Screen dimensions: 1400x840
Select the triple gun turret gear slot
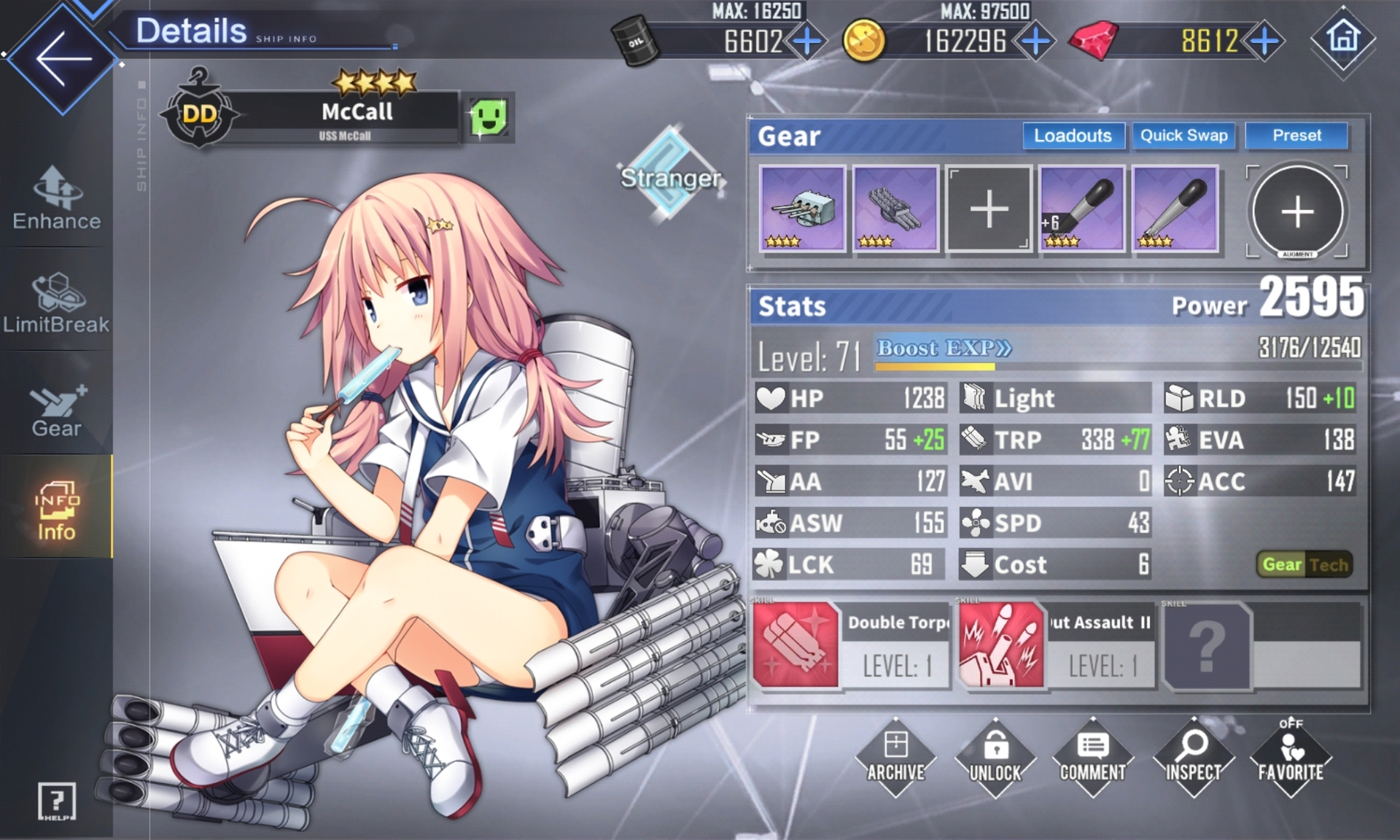point(802,209)
